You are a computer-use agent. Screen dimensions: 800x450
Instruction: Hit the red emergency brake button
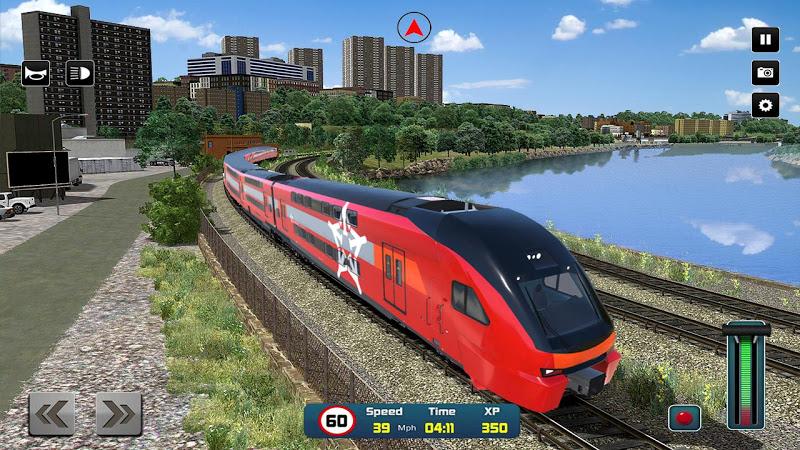click(684, 417)
